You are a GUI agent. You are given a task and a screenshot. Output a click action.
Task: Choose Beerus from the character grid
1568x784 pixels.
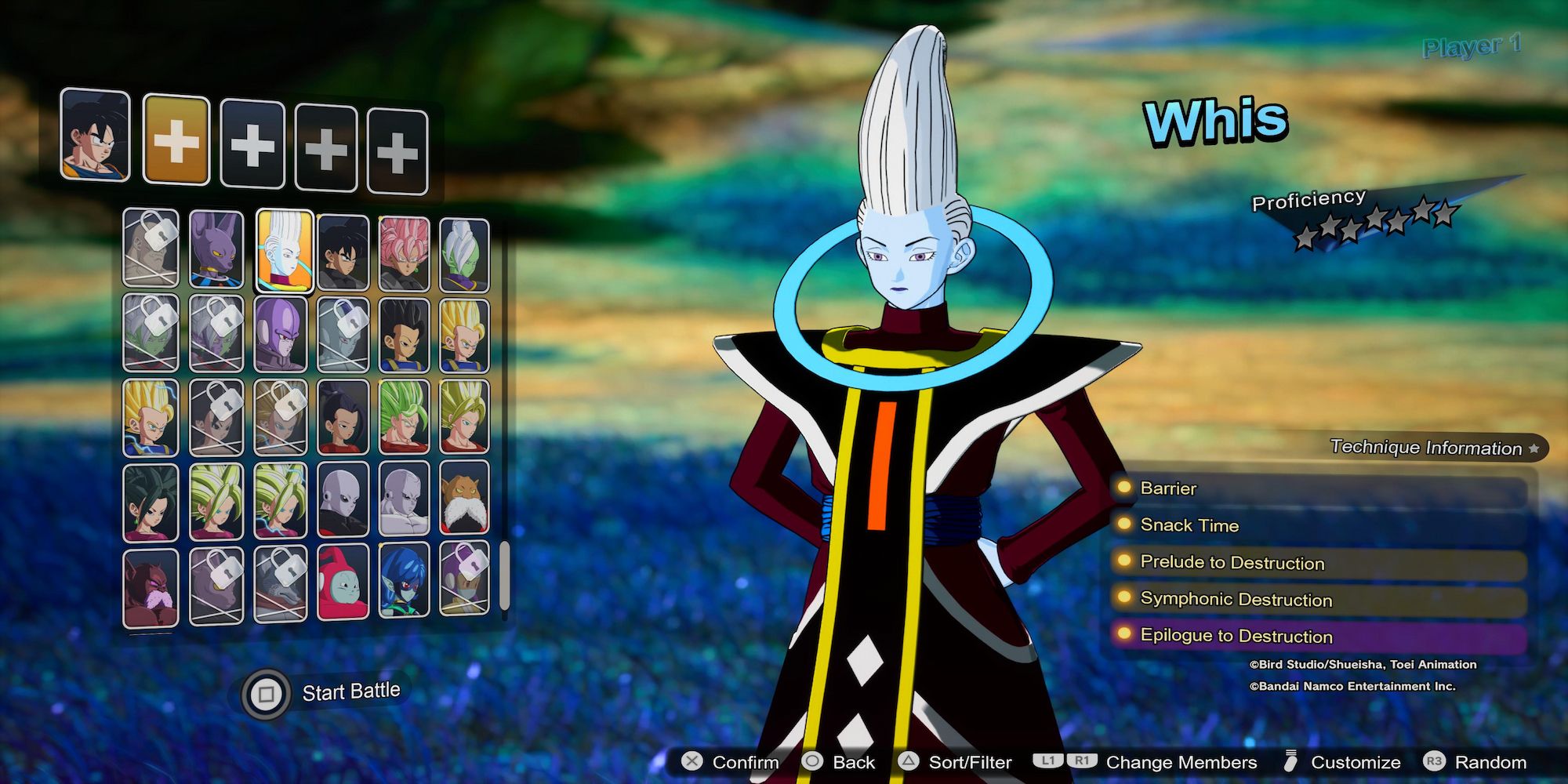coord(216,251)
